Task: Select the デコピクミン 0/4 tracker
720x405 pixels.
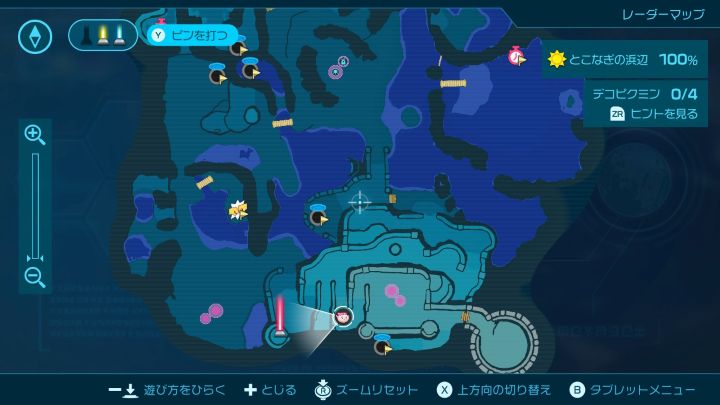Action: [x=644, y=95]
